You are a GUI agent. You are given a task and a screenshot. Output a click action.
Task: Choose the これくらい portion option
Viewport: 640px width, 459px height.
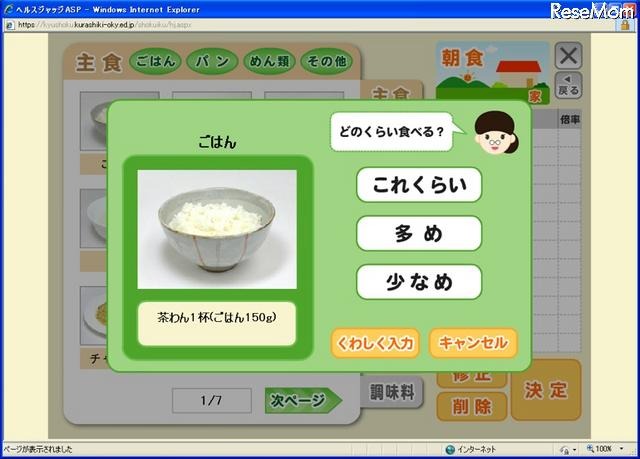419,184
